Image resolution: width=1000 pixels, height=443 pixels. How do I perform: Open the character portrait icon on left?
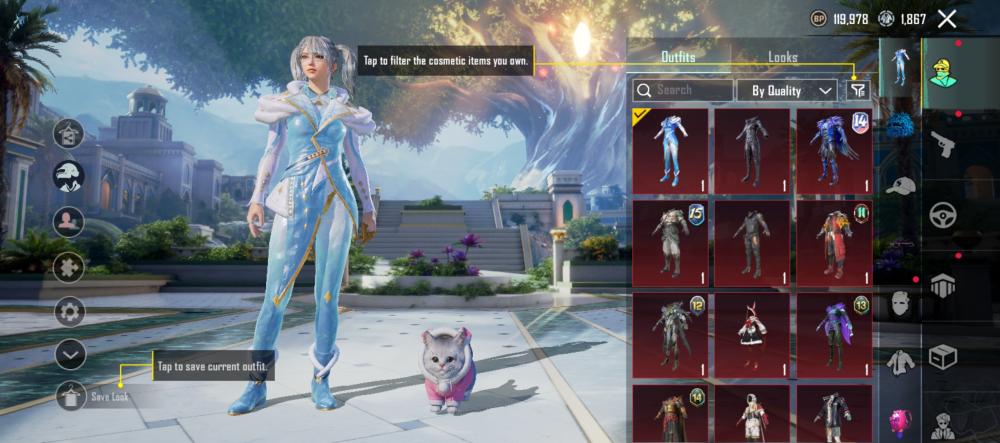click(69, 220)
